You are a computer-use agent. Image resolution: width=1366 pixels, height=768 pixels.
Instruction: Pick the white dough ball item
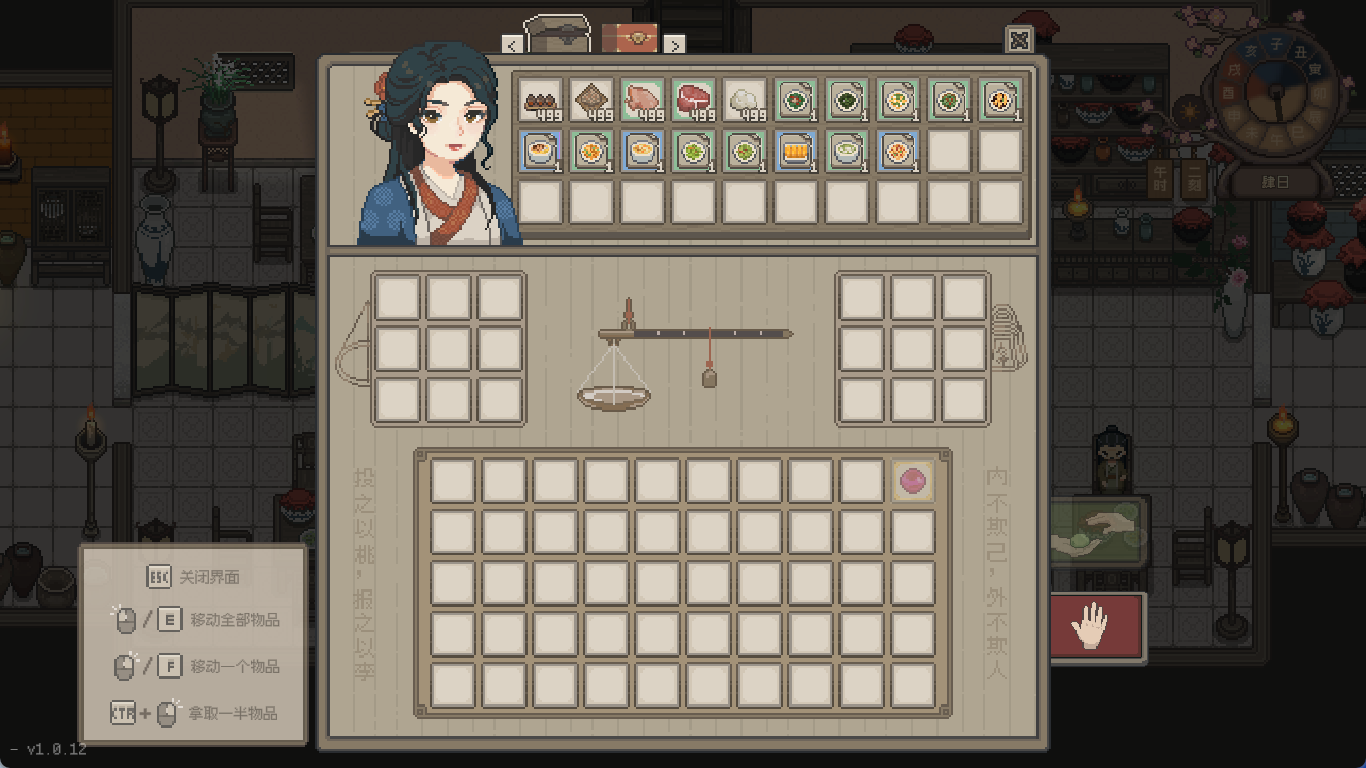[x=743, y=100]
